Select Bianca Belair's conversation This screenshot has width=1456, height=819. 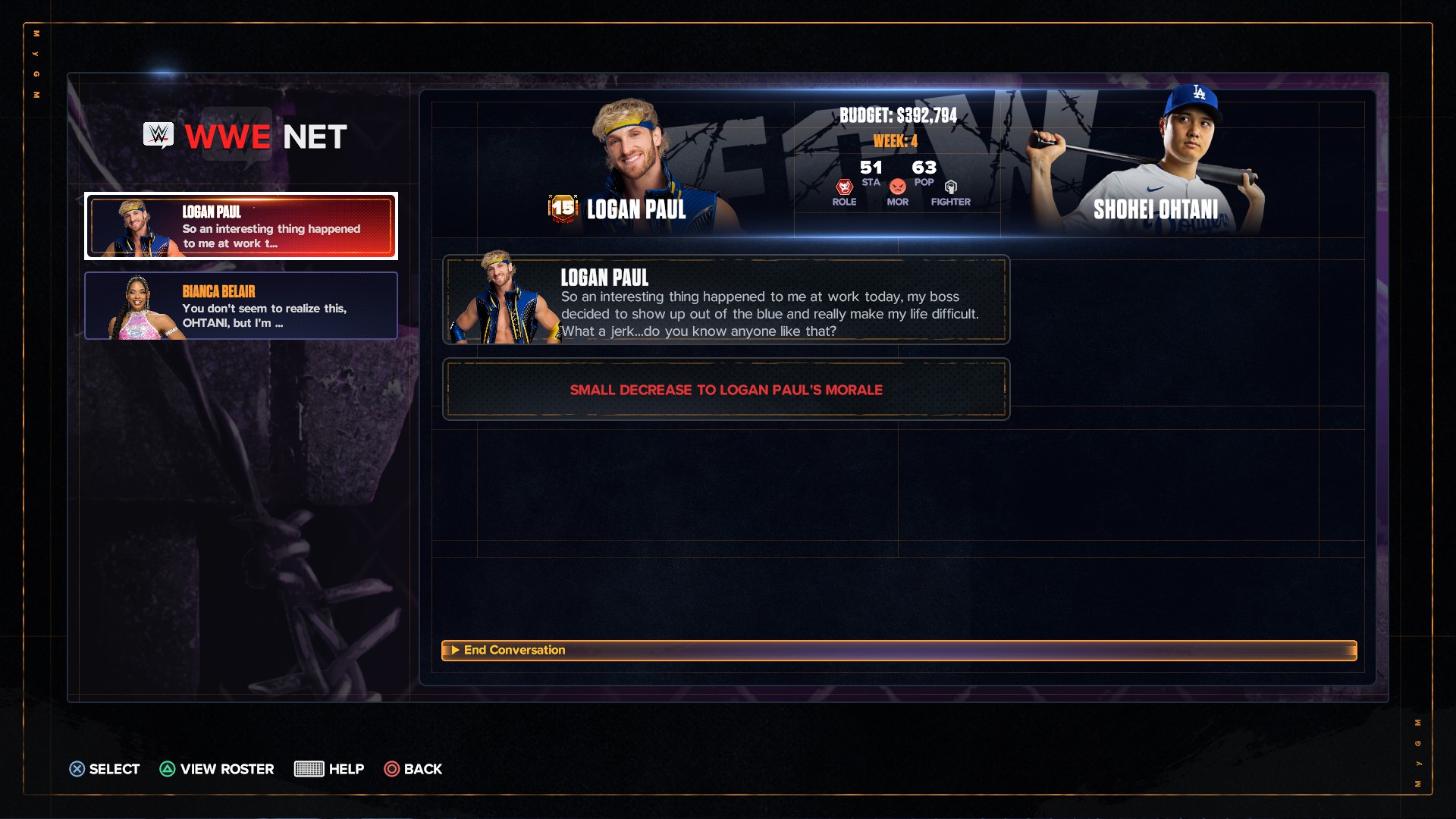click(241, 306)
